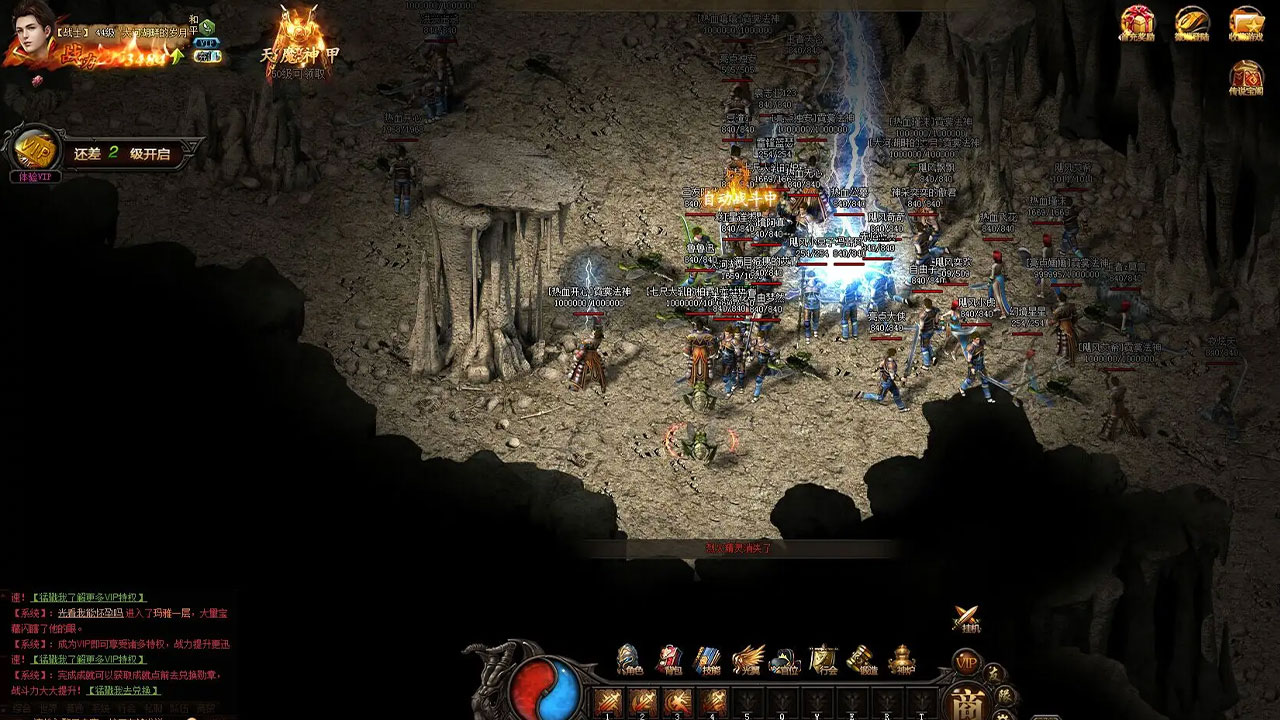The image size is (1280, 720).
Task: Open the 角色 character panel
Action: point(629,661)
